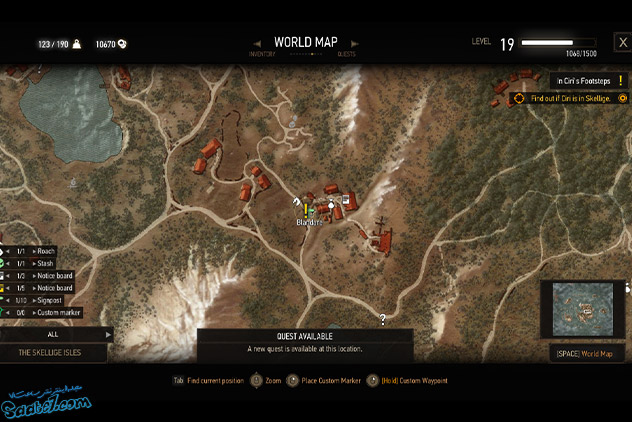
Task: Switch to the Quests panel
Action: pos(346,52)
